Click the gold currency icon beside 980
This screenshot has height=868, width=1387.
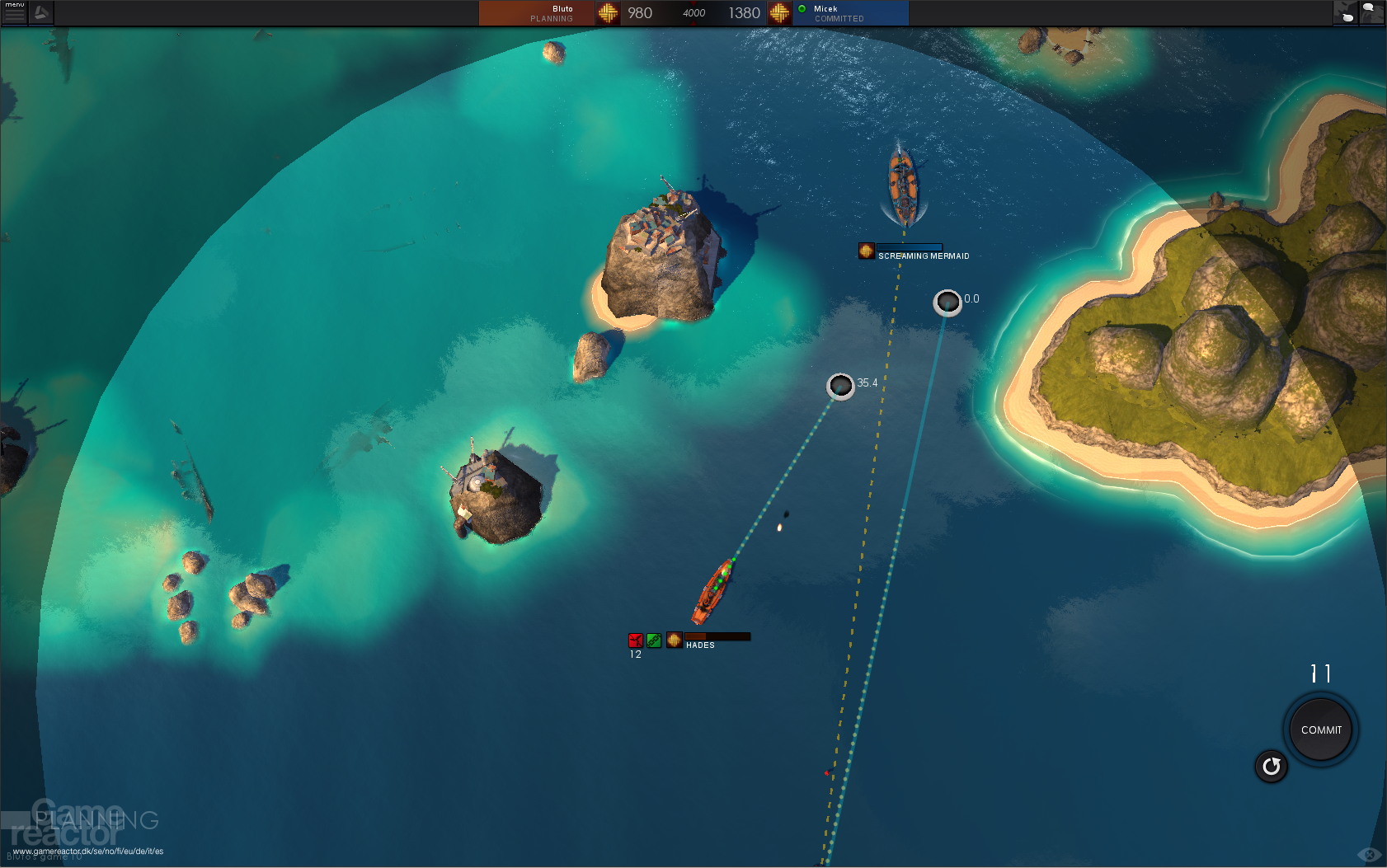pos(608,13)
